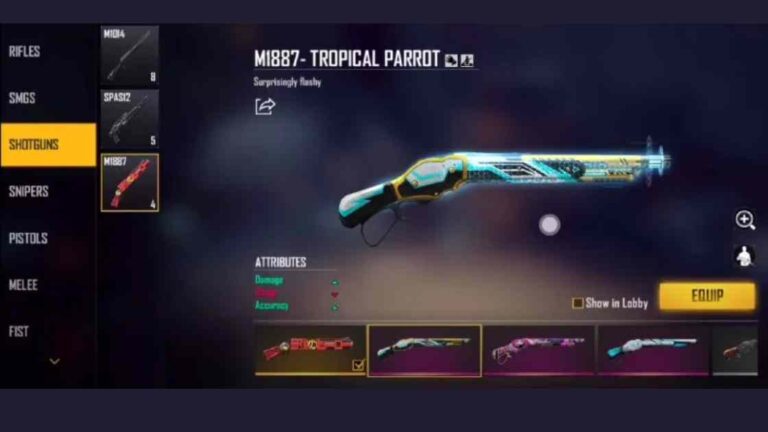This screenshot has height=432, width=768.
Task: Toggle the Show in Lobby checkbox
Action: point(577,303)
